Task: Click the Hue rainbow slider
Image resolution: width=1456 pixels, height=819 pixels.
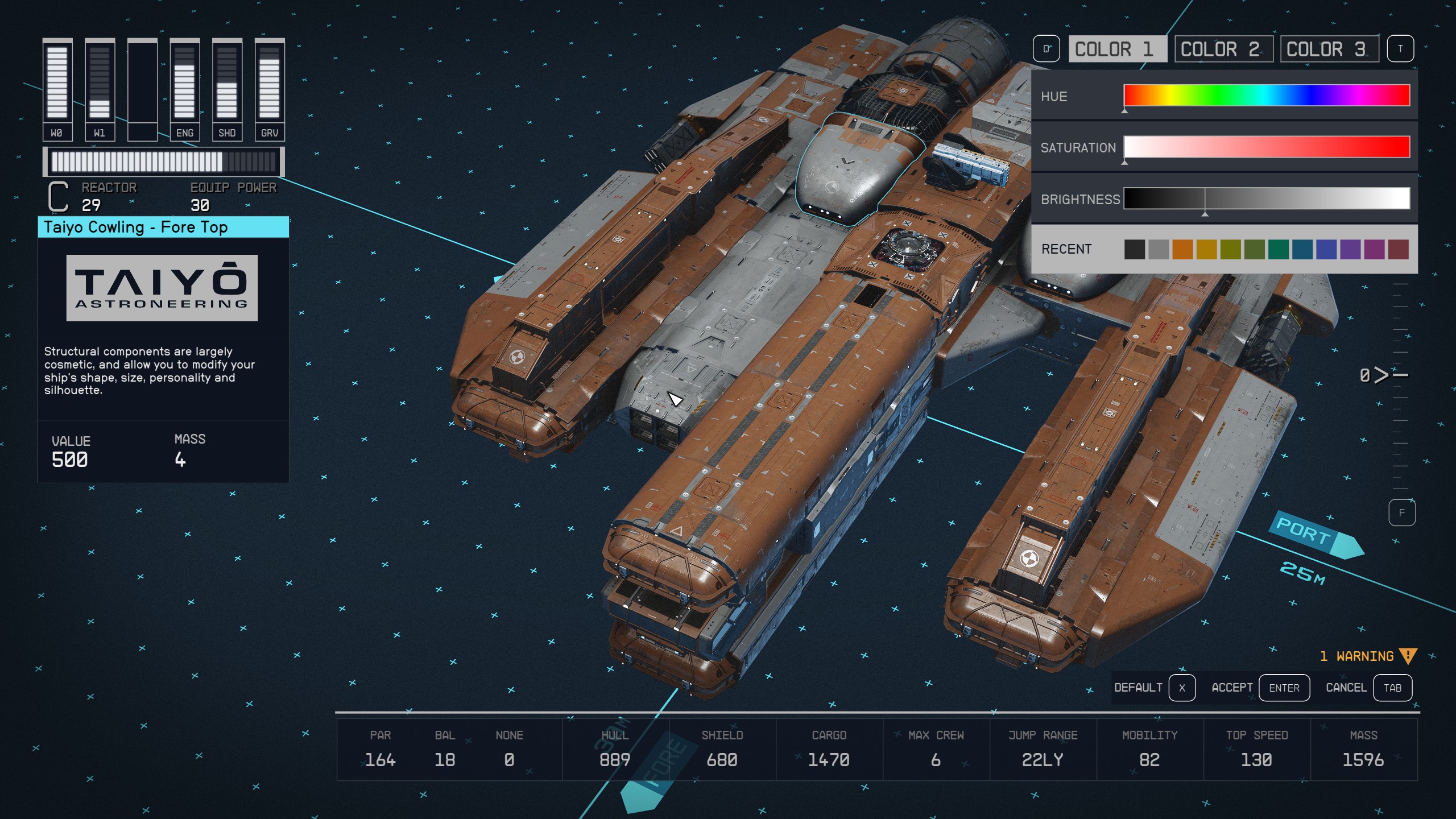Action: tap(1266, 96)
